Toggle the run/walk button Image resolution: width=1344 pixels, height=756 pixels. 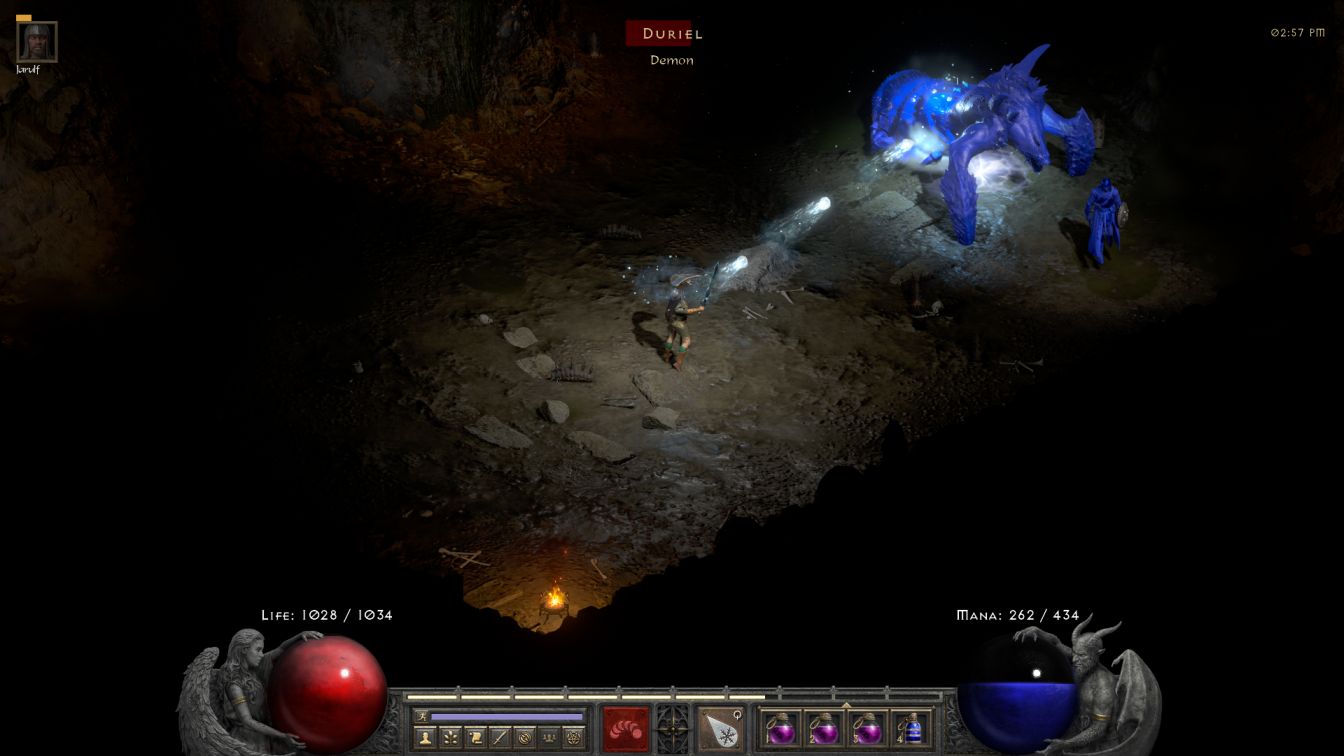(422, 717)
